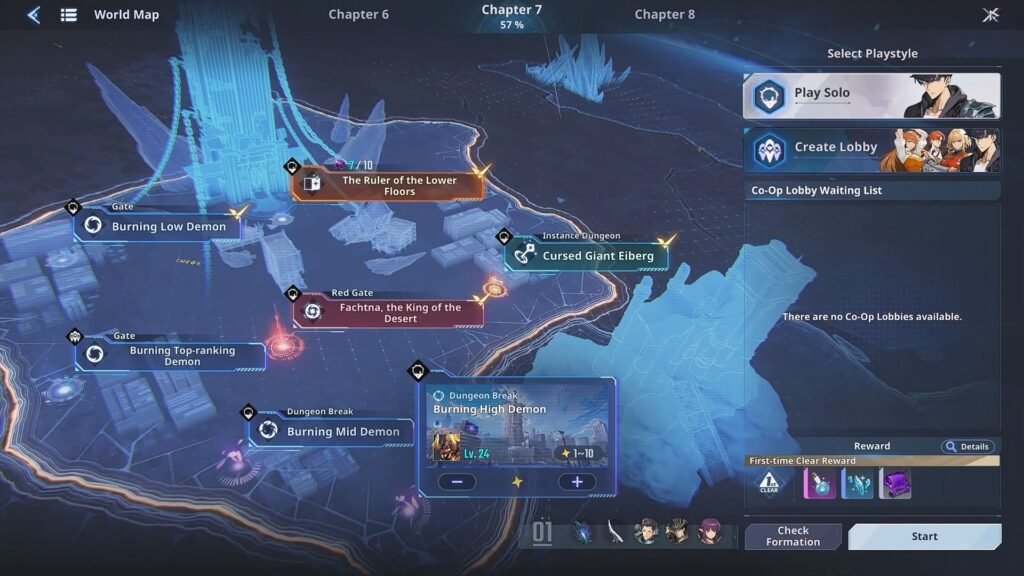This screenshot has height=576, width=1024.
Task: Open the Burning High Demon stage card
Action: click(x=517, y=425)
